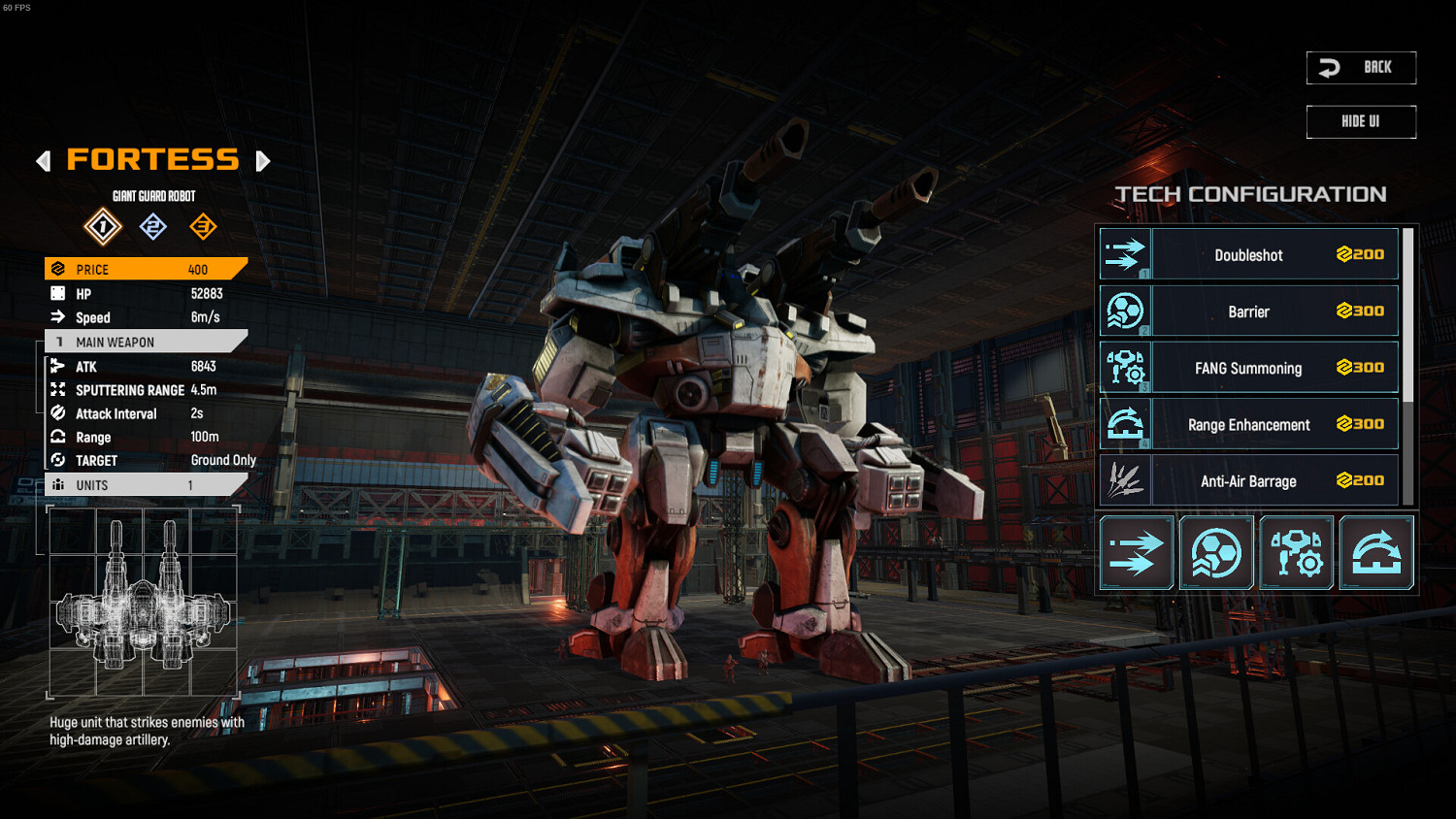Viewport: 1456px width, 819px height.
Task: Choose the Anti-Air Barrage tech row
Action: [1249, 480]
